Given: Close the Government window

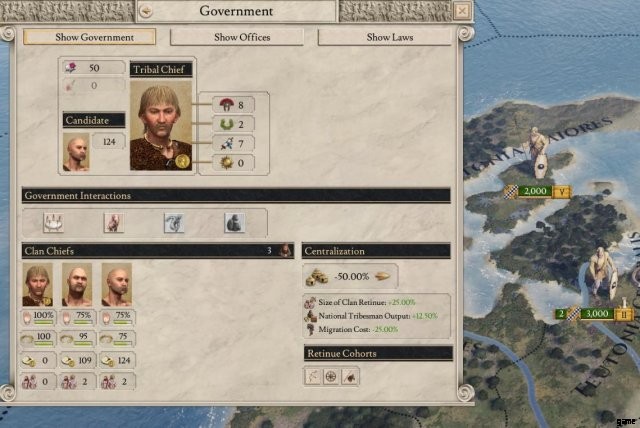Looking at the screenshot, I should coord(461,10).
